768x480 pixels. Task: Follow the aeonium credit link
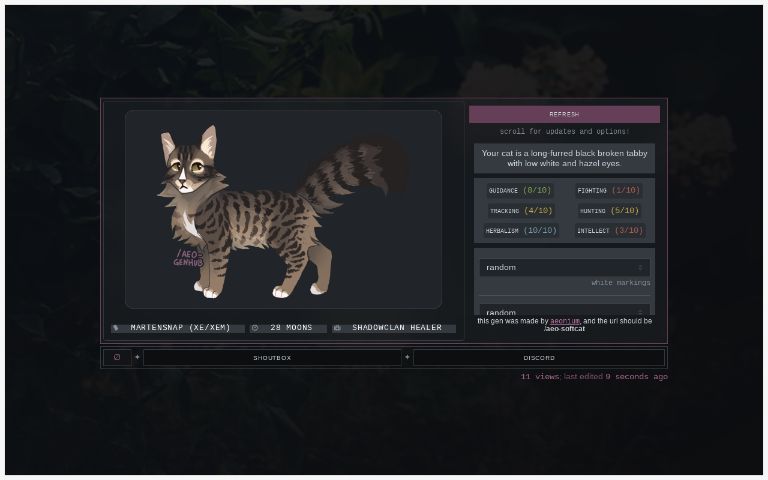pyautogui.click(x=565, y=321)
